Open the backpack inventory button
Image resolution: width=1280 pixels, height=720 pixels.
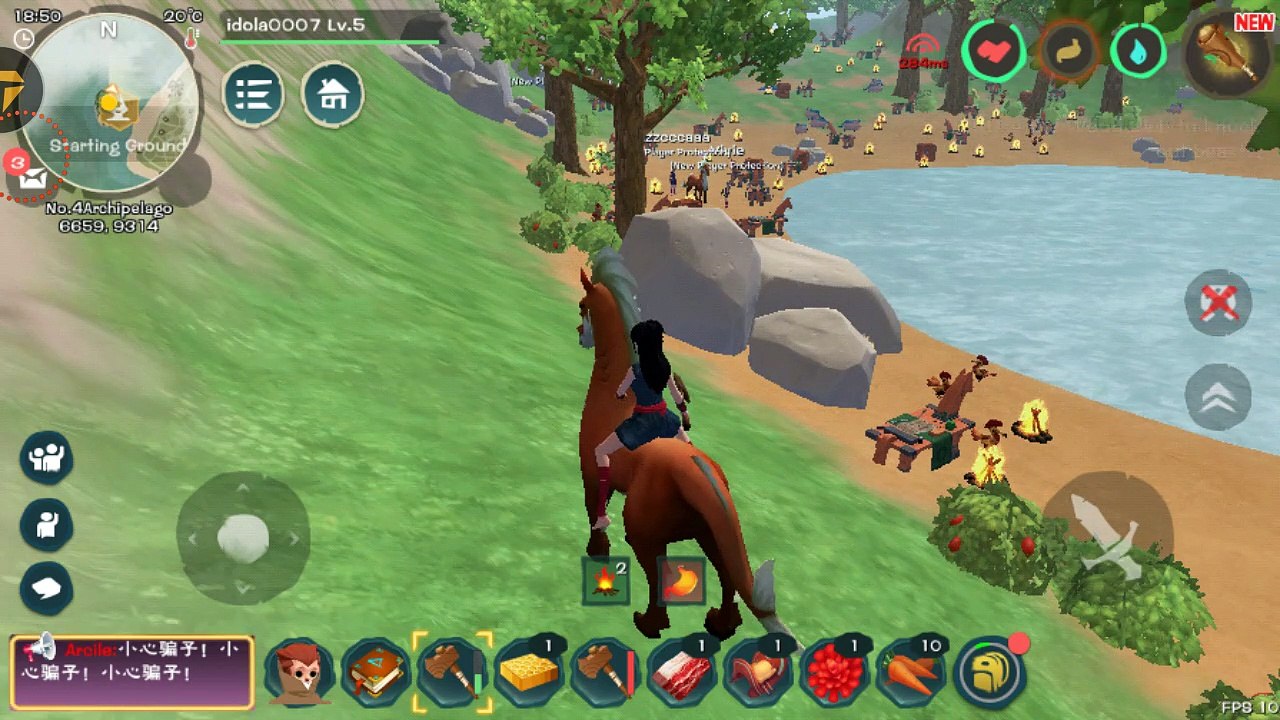click(x=990, y=672)
